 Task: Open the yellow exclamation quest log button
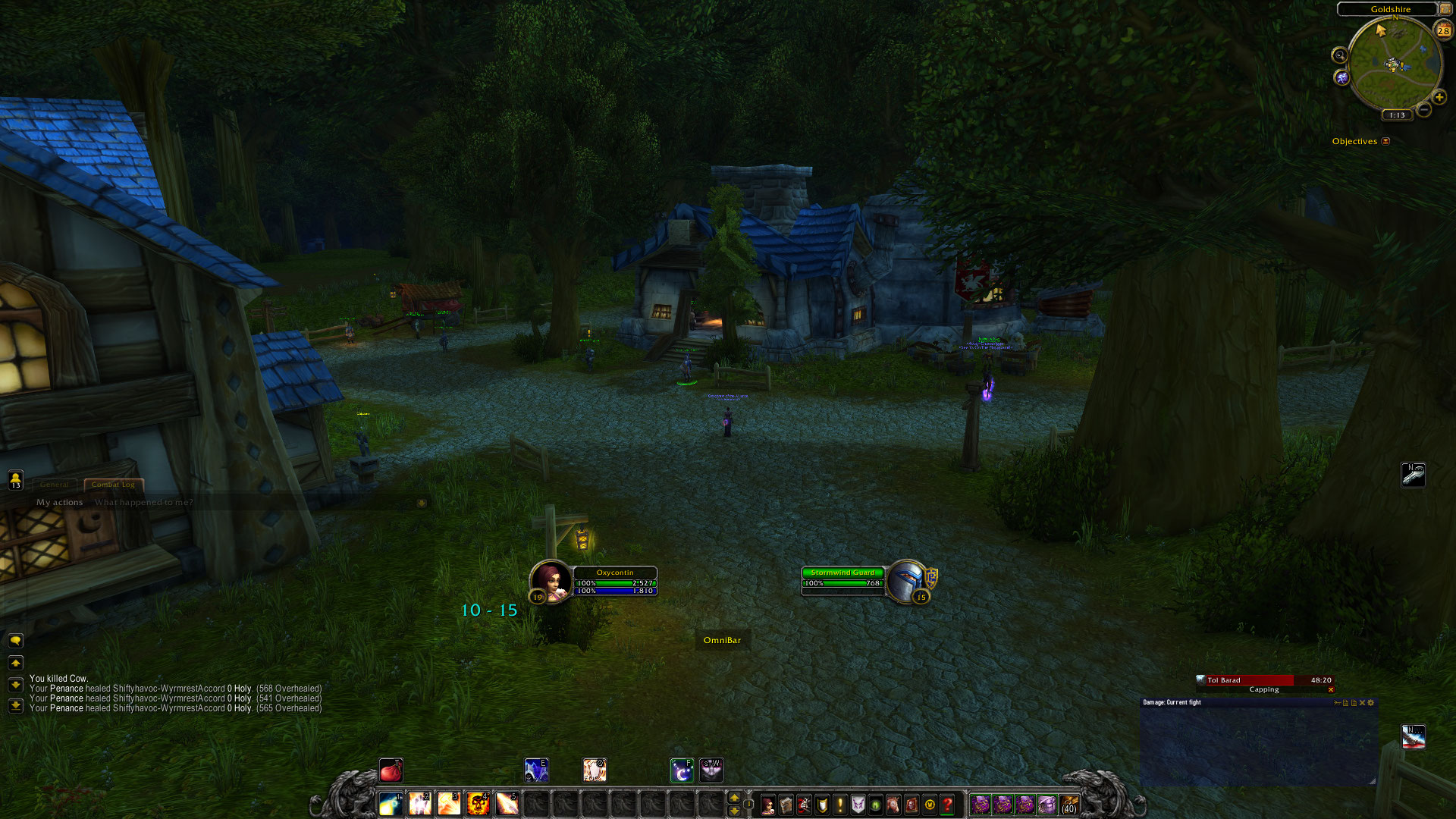(x=840, y=805)
